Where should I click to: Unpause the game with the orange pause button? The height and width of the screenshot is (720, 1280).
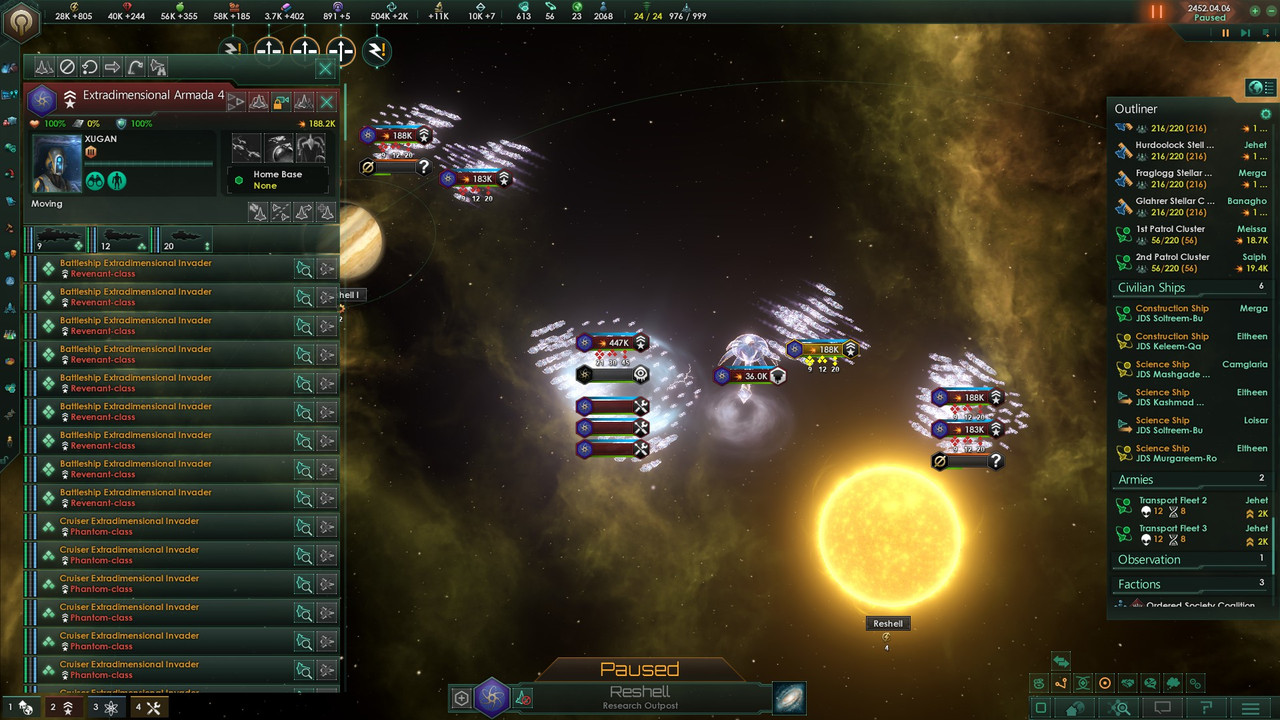(x=1157, y=12)
